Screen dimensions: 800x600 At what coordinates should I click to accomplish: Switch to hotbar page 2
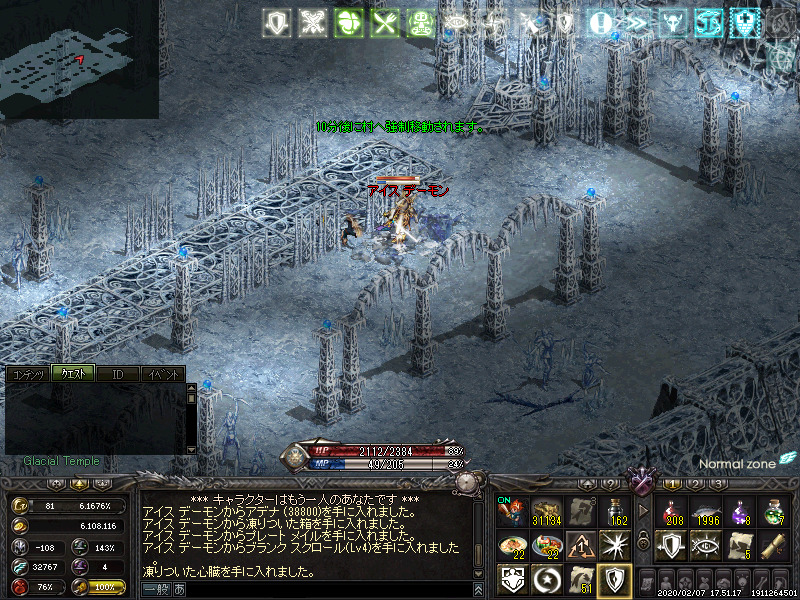click(695, 484)
